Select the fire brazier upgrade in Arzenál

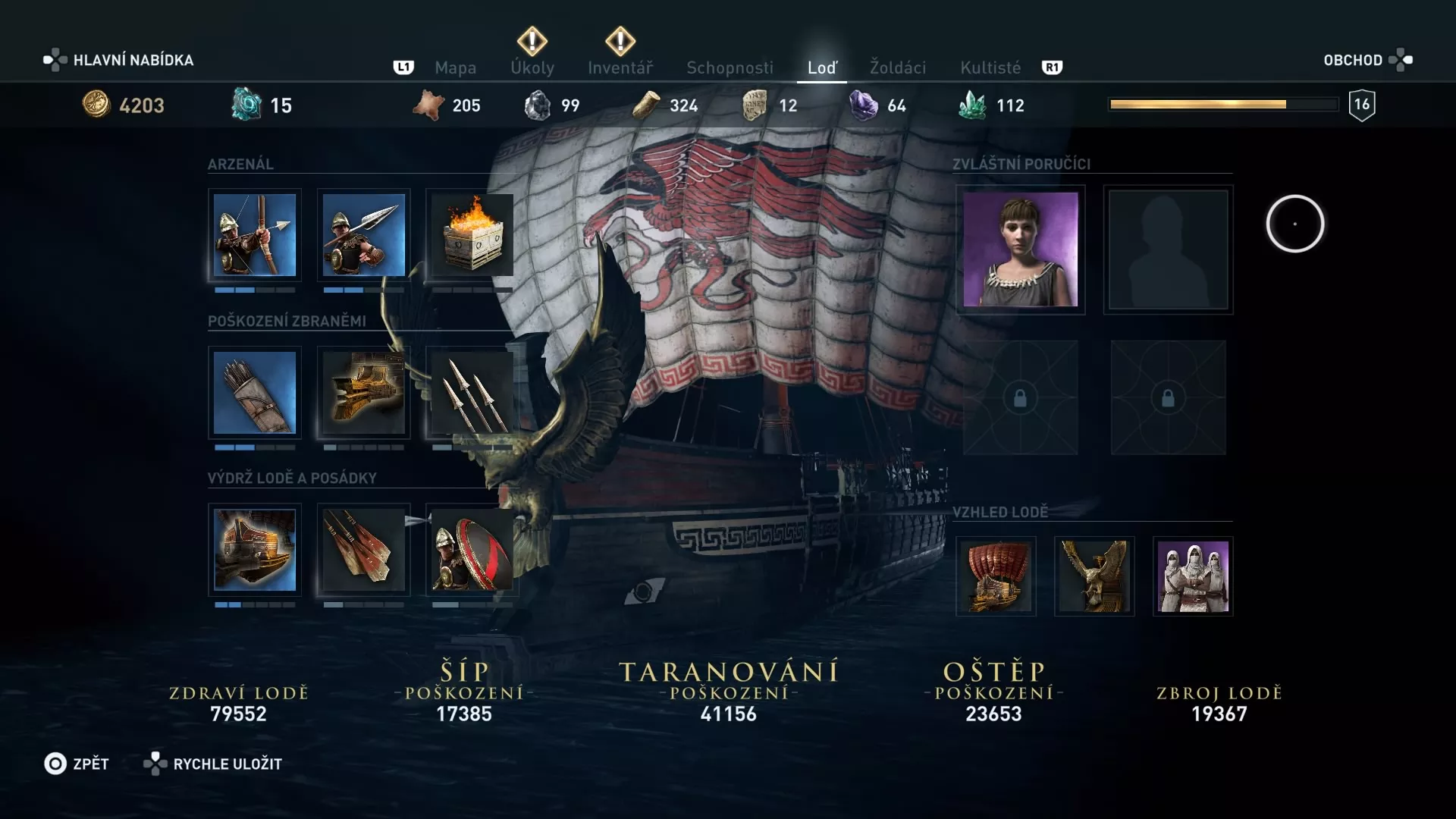[x=472, y=236]
